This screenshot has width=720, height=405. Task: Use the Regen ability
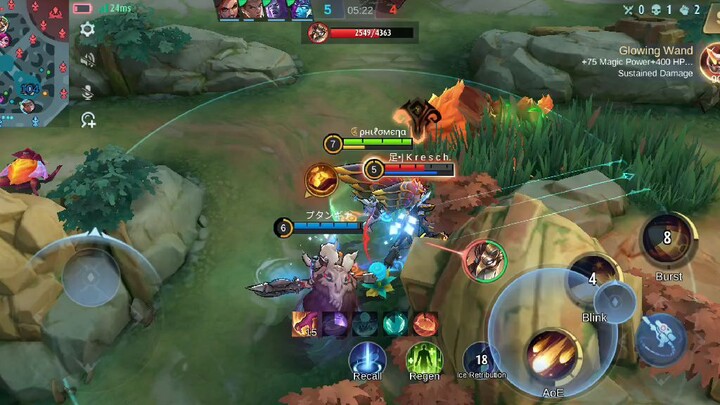pos(424,358)
